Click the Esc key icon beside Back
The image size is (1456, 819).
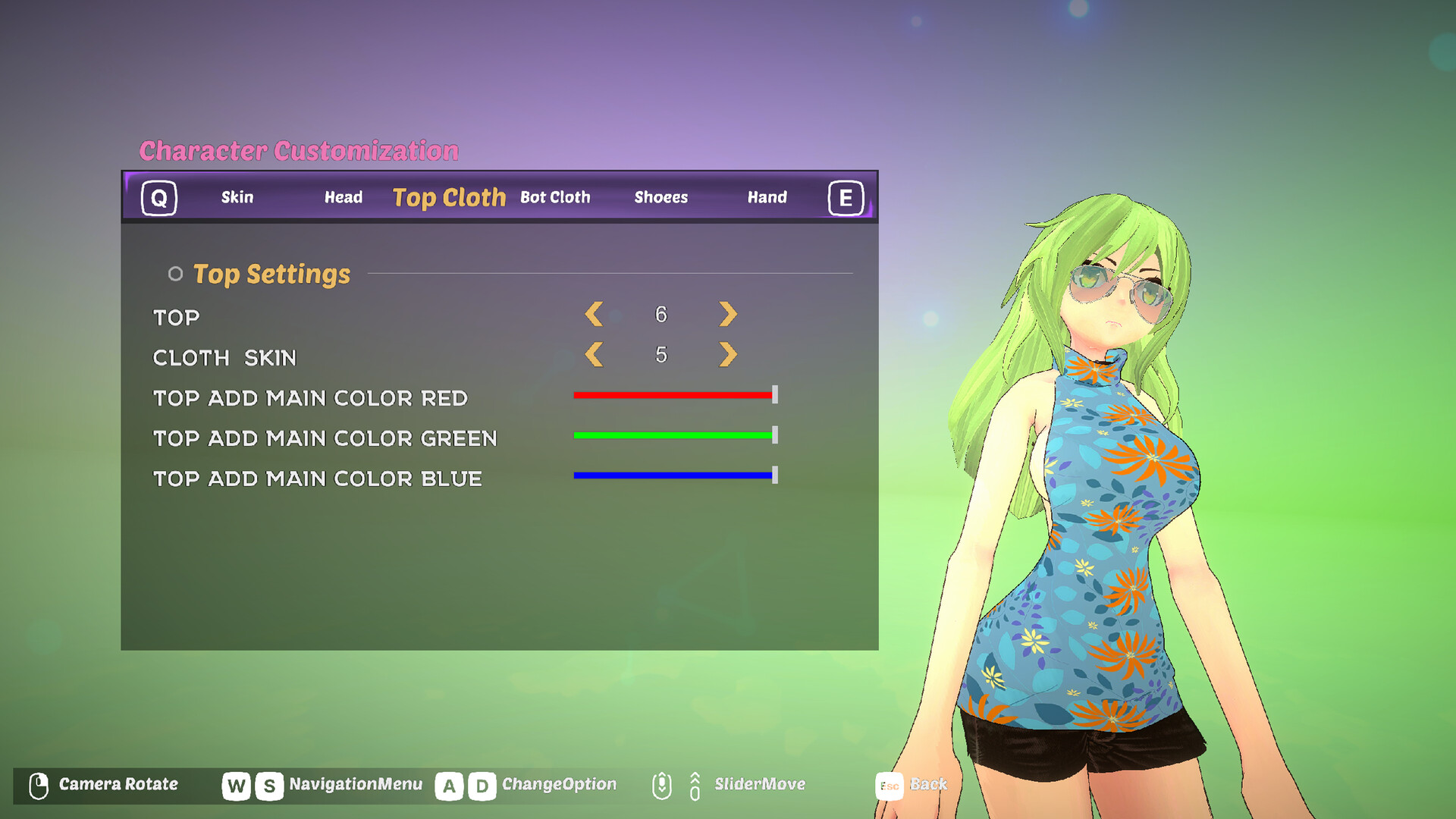pos(889,785)
